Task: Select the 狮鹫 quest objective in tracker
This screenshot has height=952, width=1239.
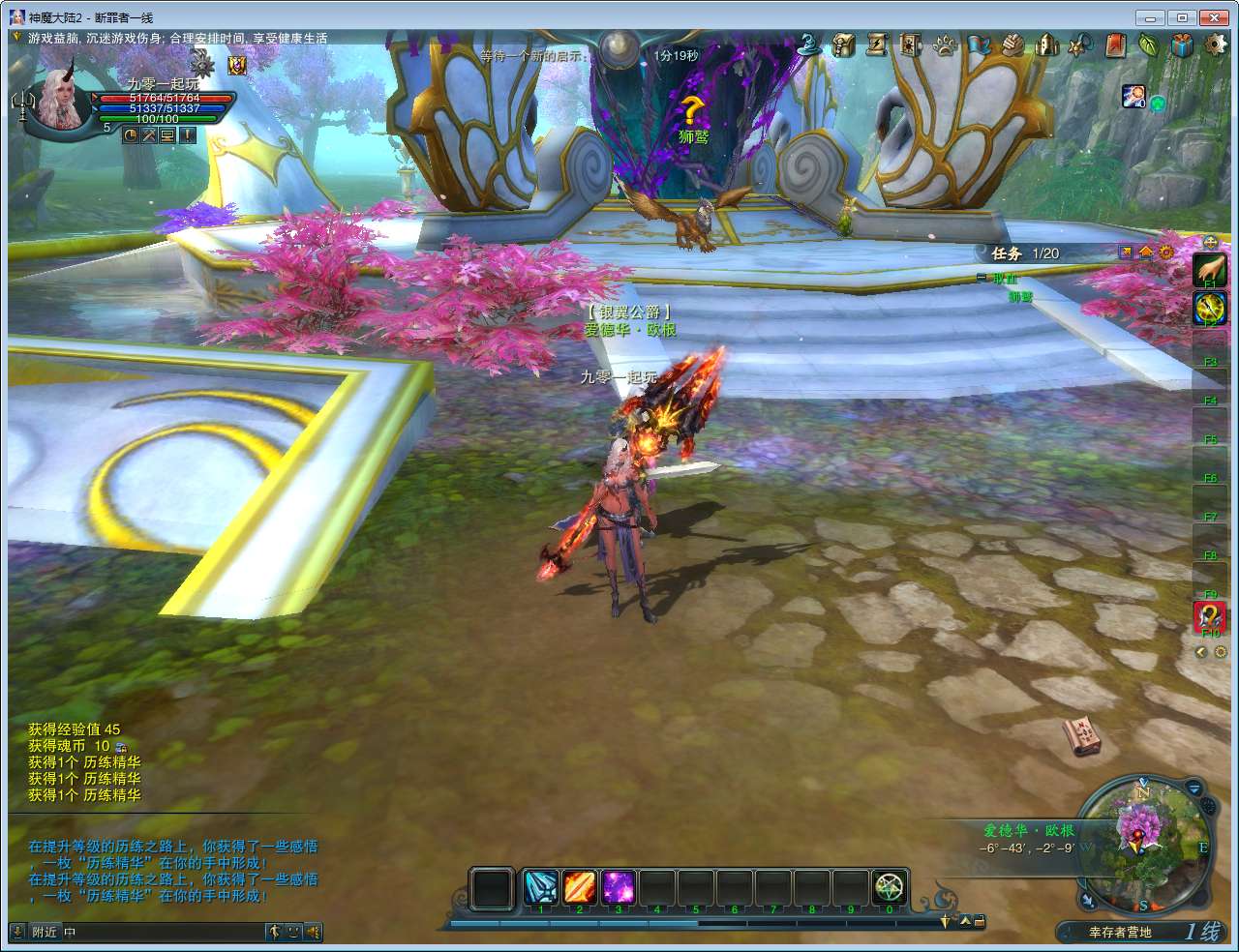Action: point(1020,296)
